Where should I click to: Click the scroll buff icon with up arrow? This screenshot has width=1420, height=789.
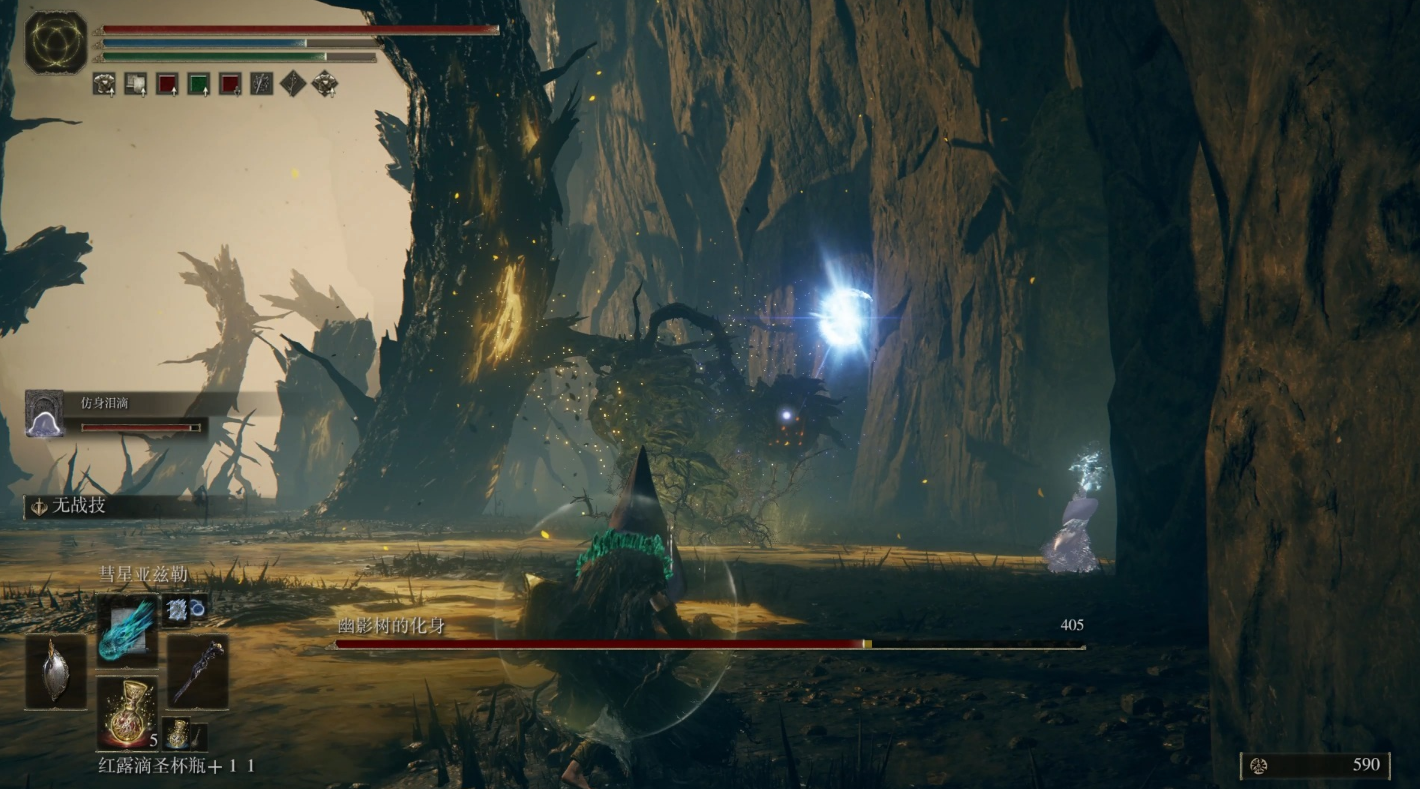[x=135, y=84]
